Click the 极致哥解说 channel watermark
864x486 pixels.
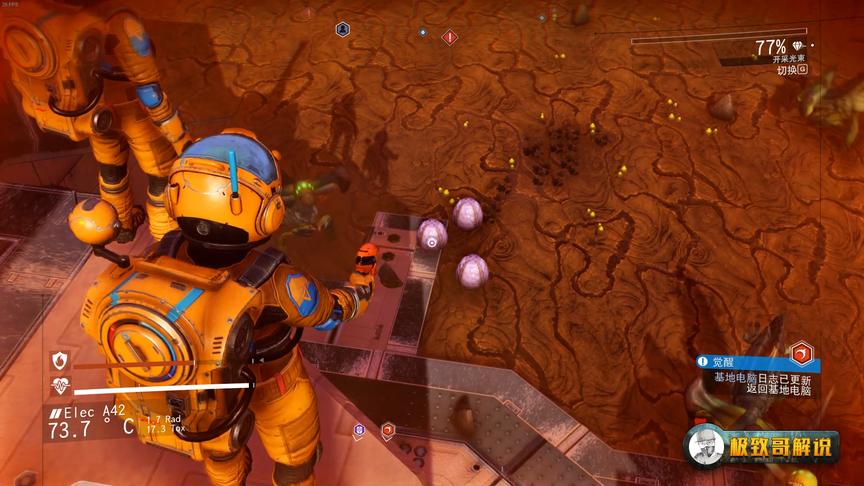click(x=762, y=447)
